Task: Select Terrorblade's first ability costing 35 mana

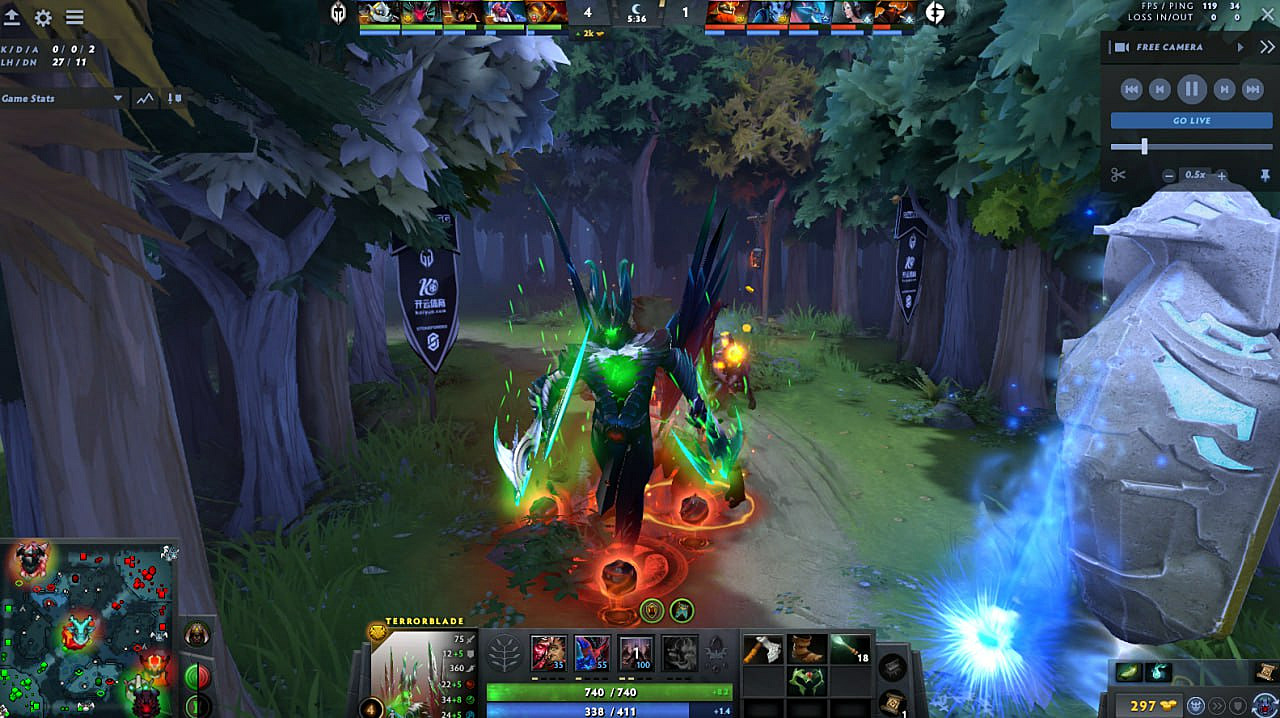Action: click(547, 653)
